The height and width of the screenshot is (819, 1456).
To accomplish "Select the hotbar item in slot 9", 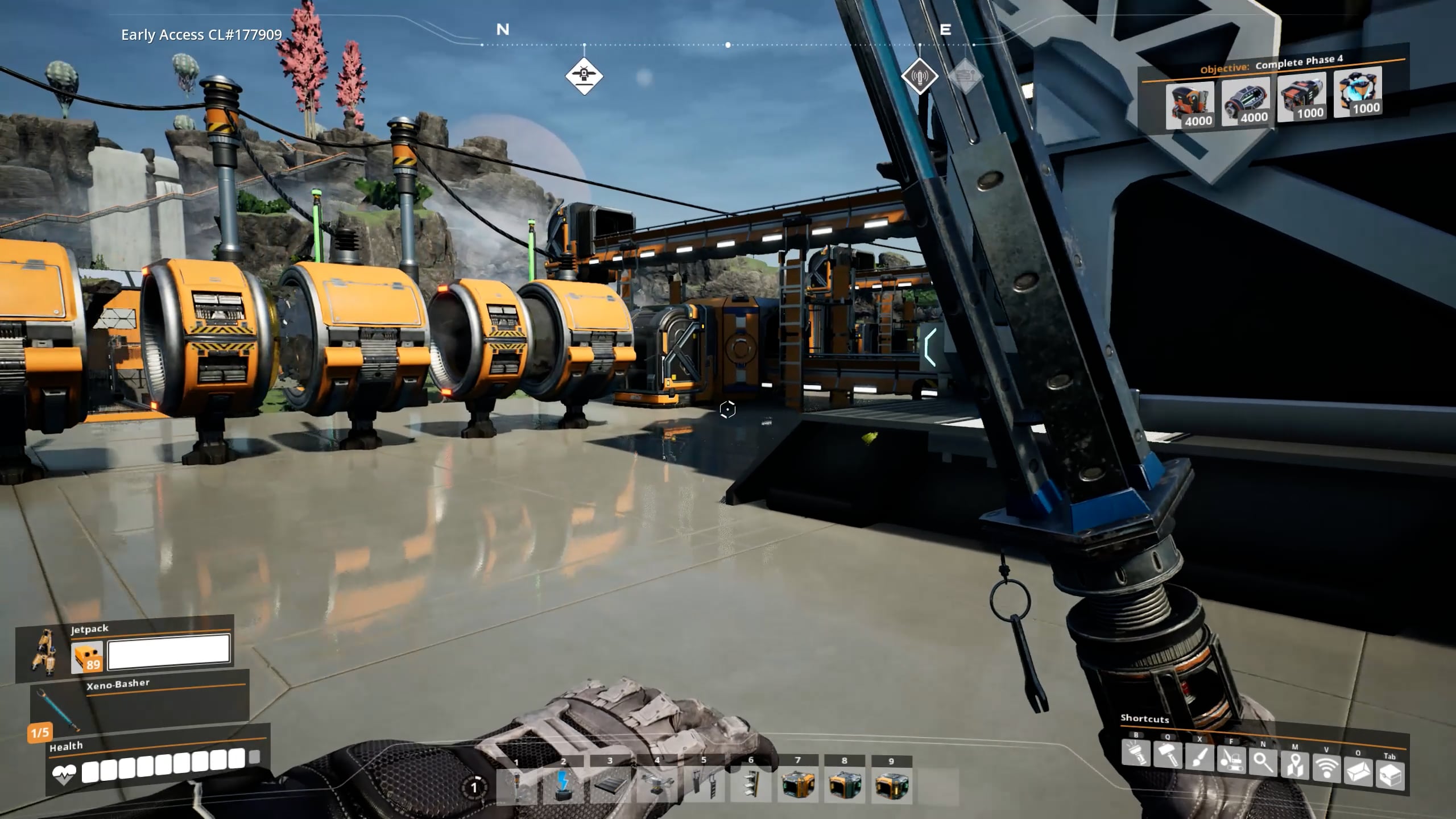I will pyautogui.click(x=891, y=785).
